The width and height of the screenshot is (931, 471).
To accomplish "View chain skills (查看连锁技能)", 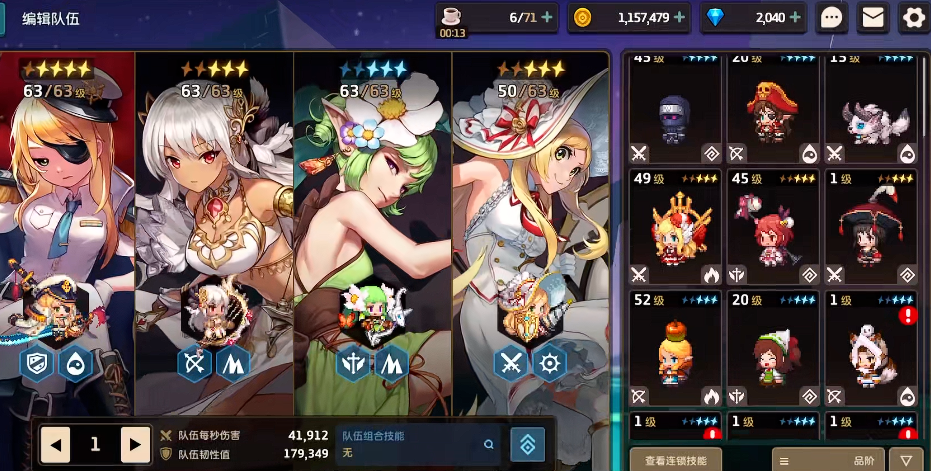I will click(x=675, y=460).
